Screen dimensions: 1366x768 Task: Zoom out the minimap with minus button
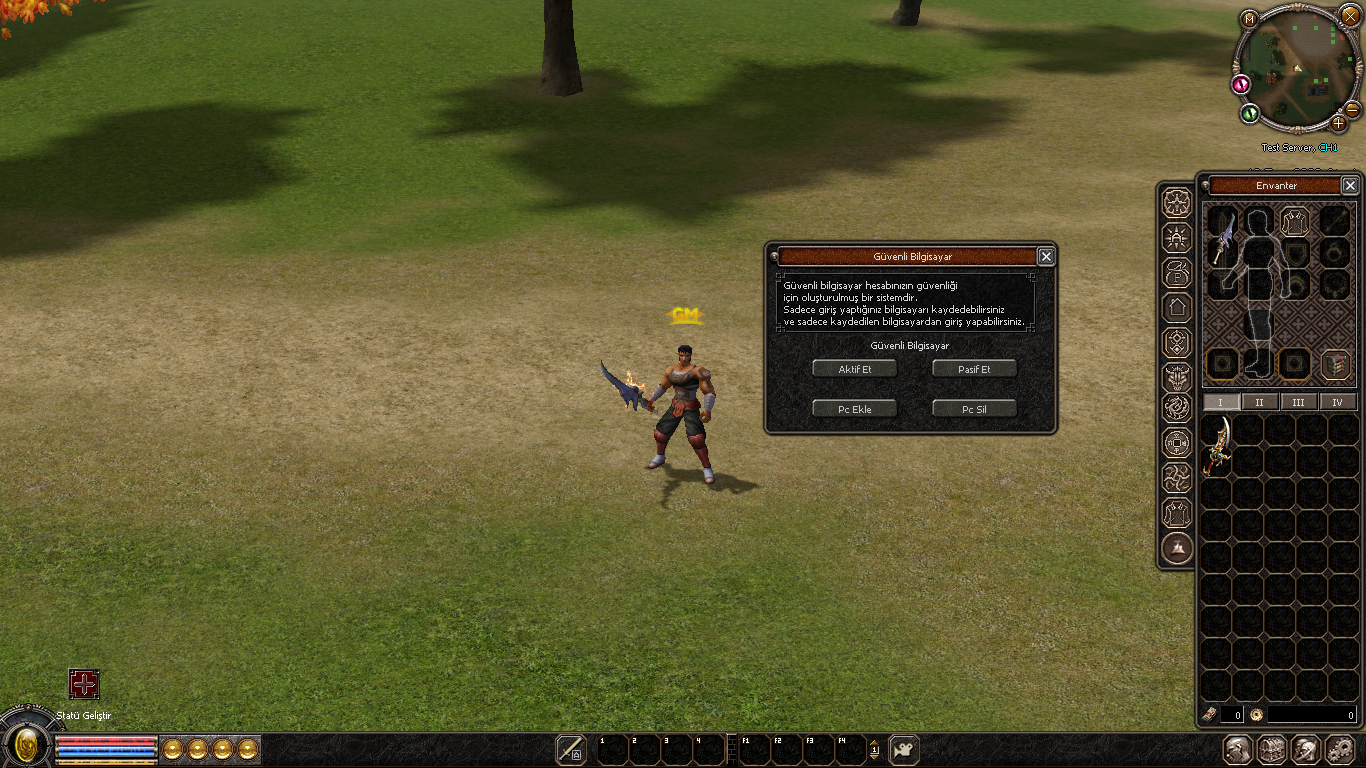point(1352,109)
